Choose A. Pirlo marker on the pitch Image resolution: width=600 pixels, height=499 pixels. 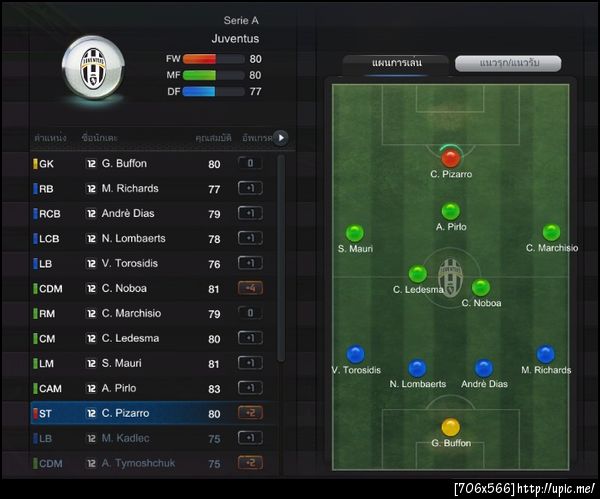[x=451, y=211]
